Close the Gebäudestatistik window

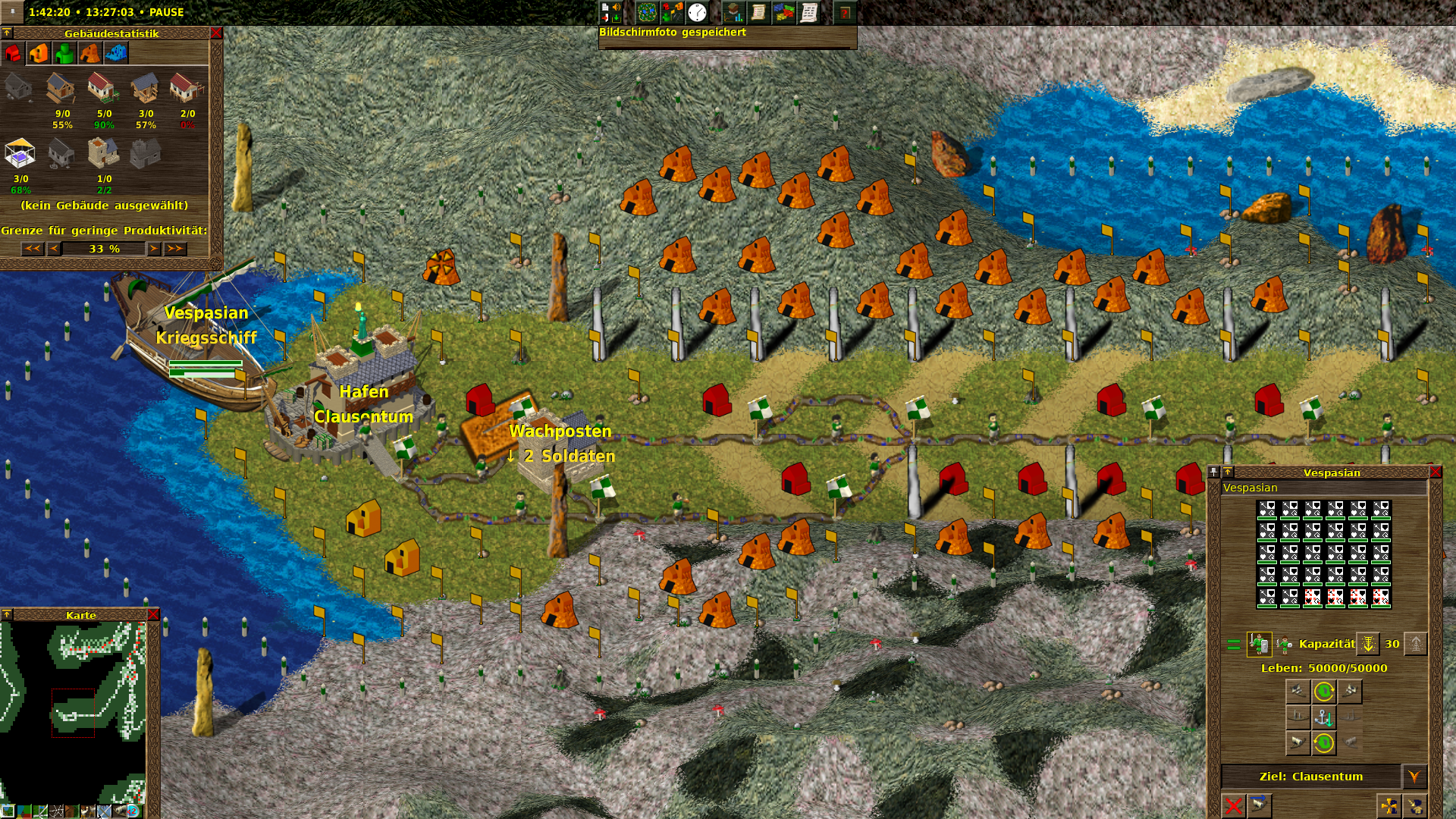click(x=216, y=33)
